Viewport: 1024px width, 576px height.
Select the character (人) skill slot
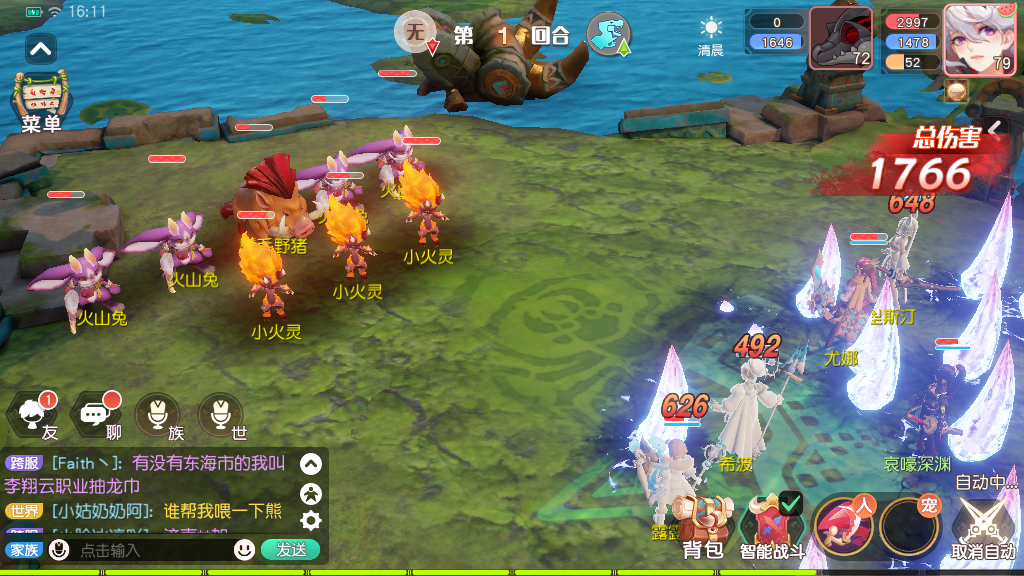(843, 526)
